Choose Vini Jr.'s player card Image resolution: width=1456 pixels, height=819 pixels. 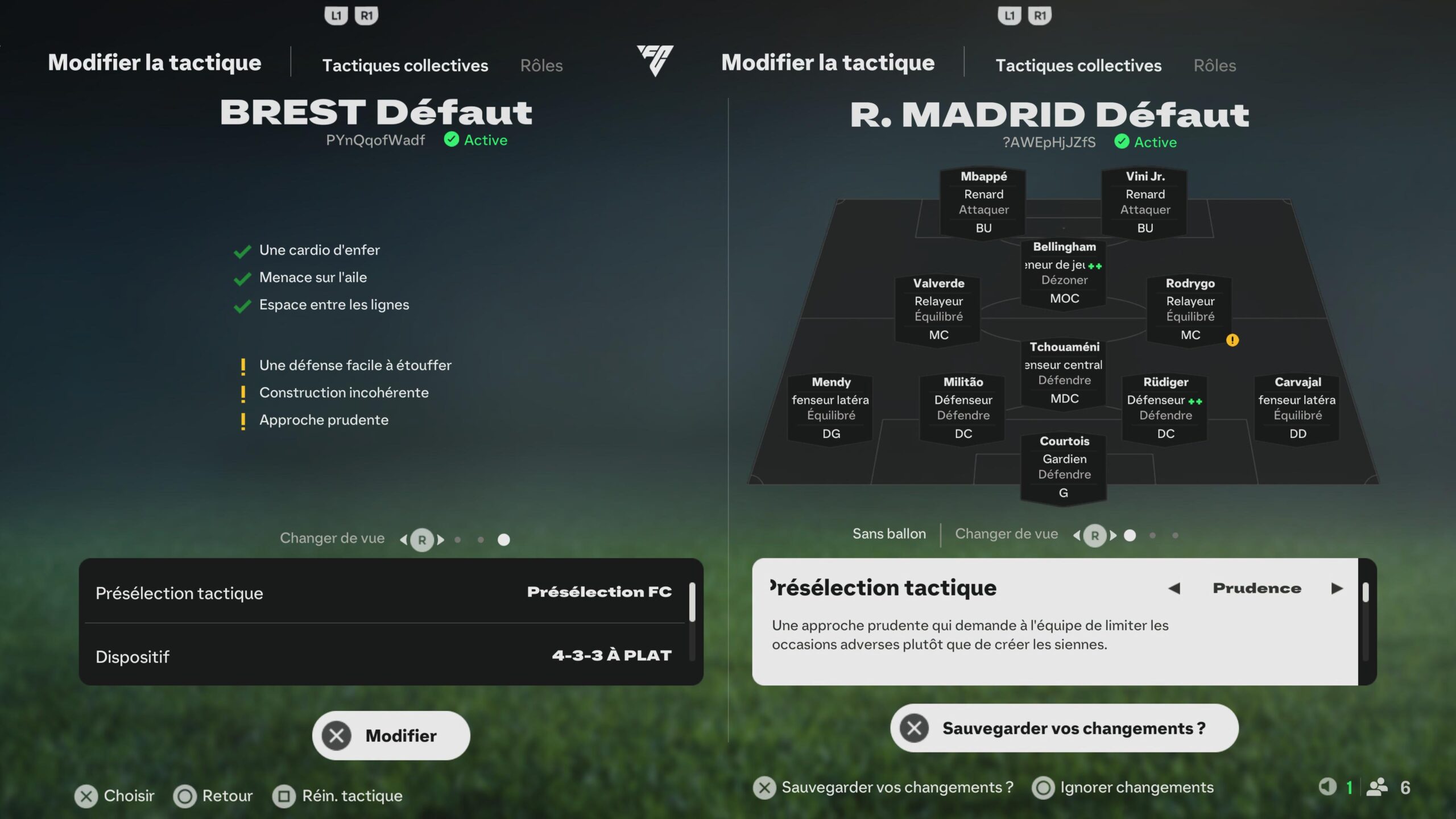(1145, 202)
